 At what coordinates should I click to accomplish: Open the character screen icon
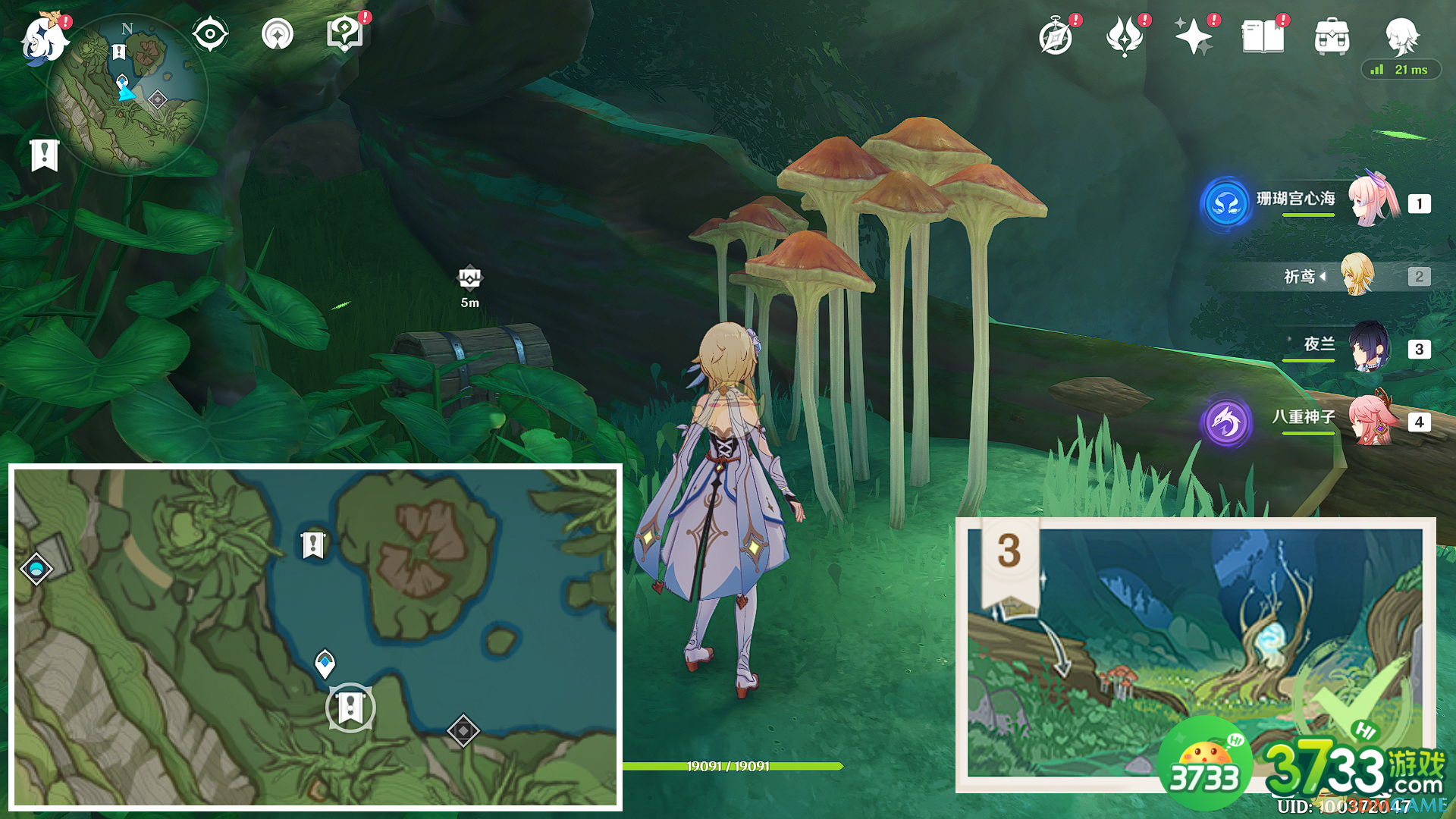(1401, 35)
